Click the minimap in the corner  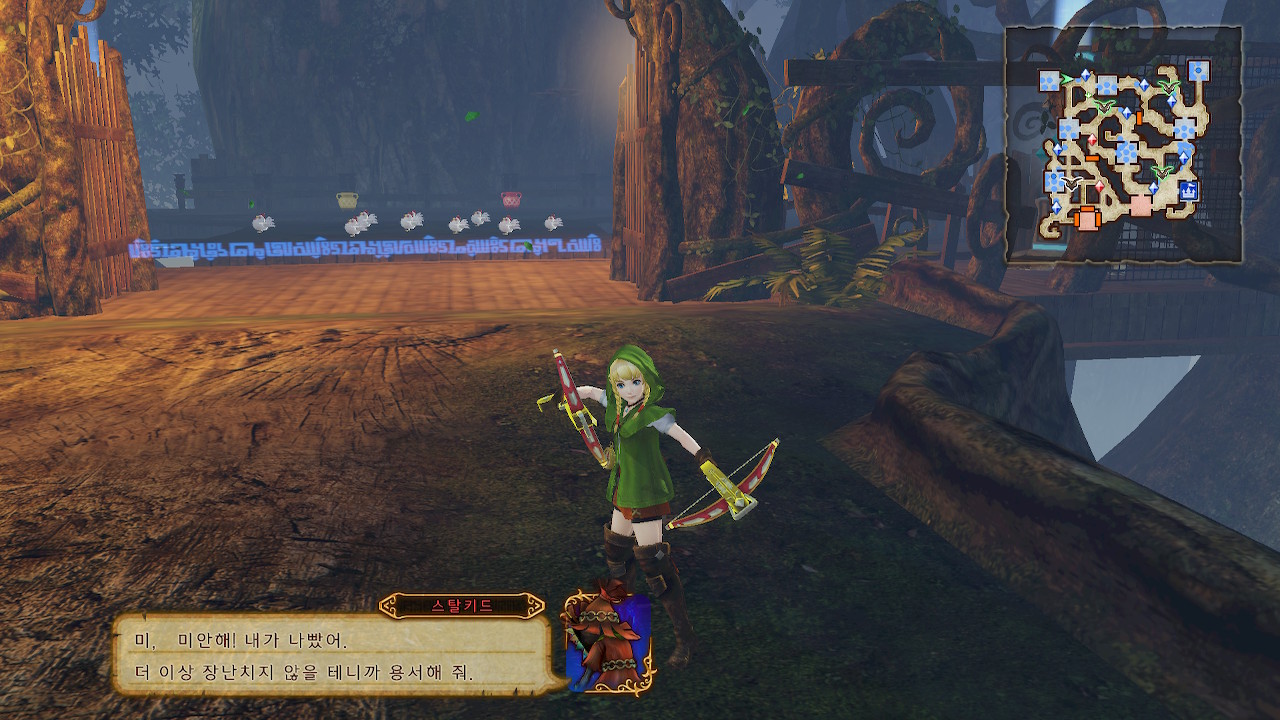(1124, 145)
